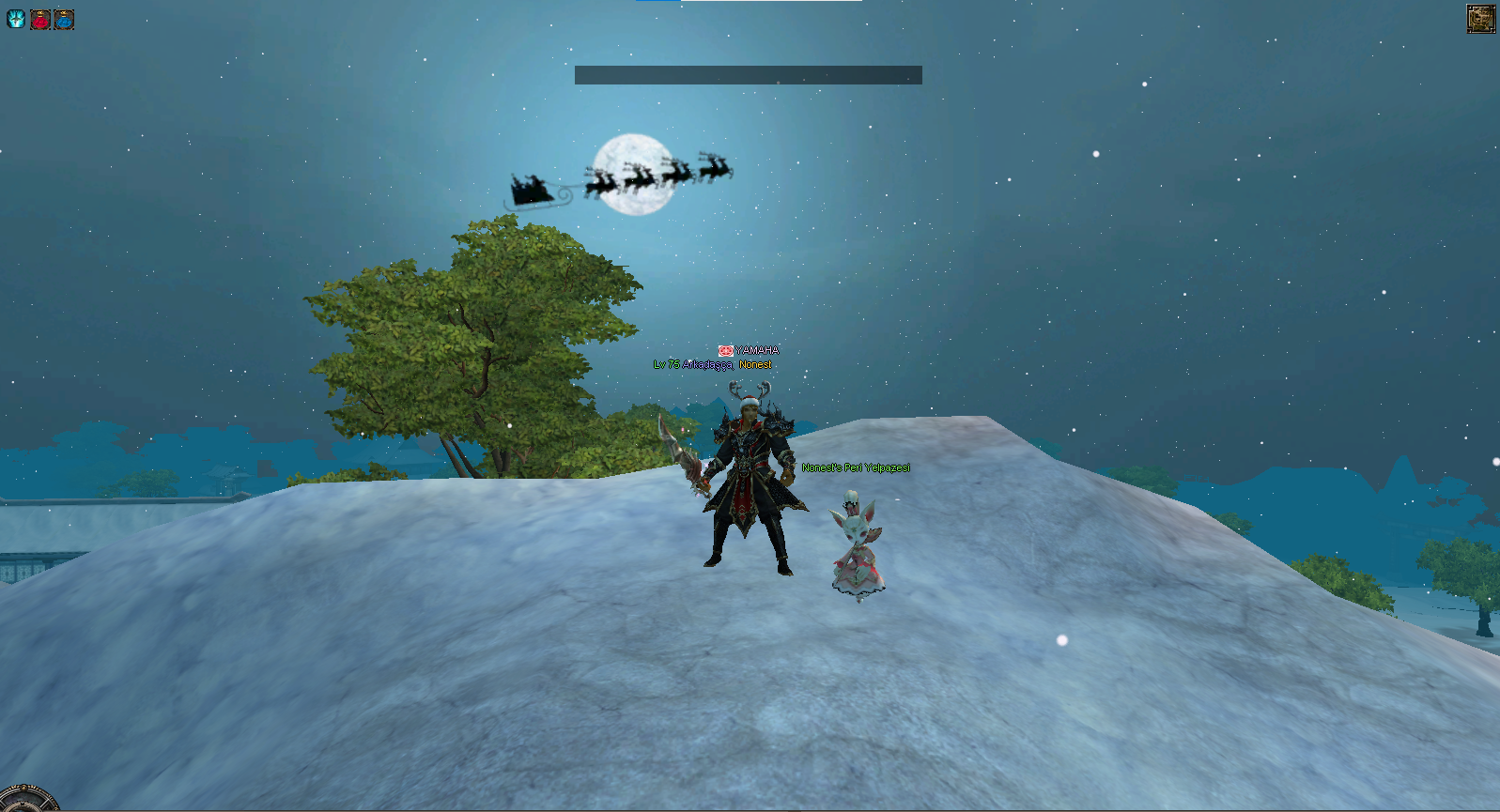This screenshot has height=812, width=1500.
Task: Select the blue potion icon
Action: pos(64,19)
